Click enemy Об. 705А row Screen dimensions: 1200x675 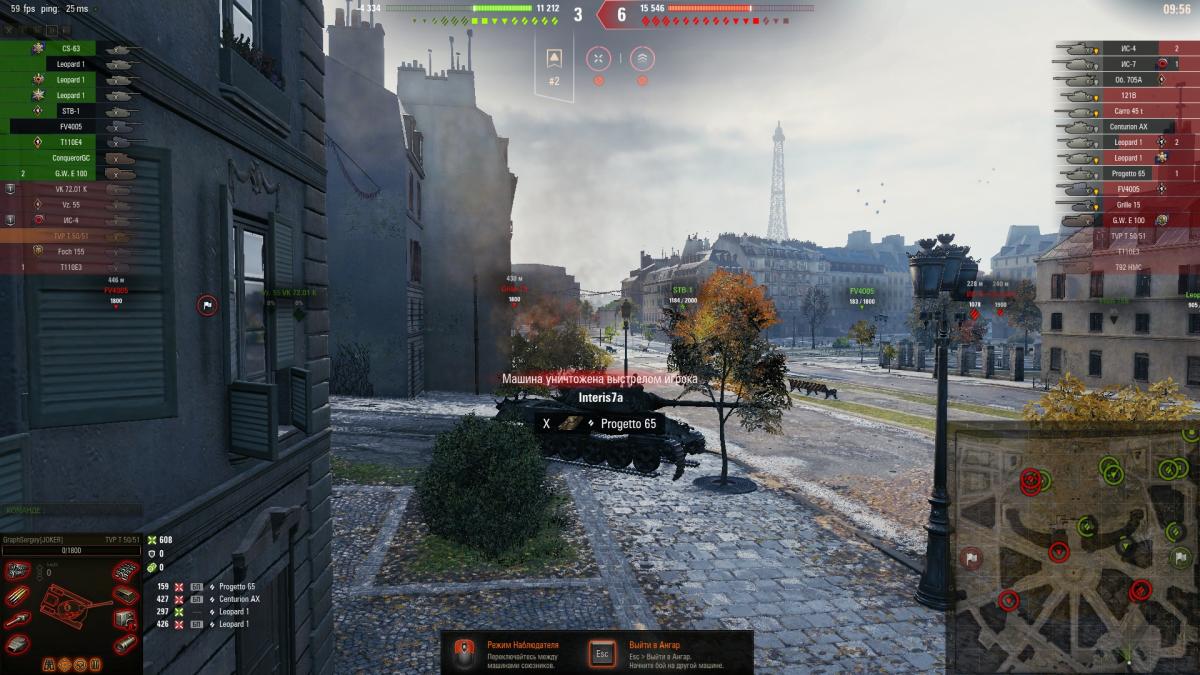pos(1128,79)
